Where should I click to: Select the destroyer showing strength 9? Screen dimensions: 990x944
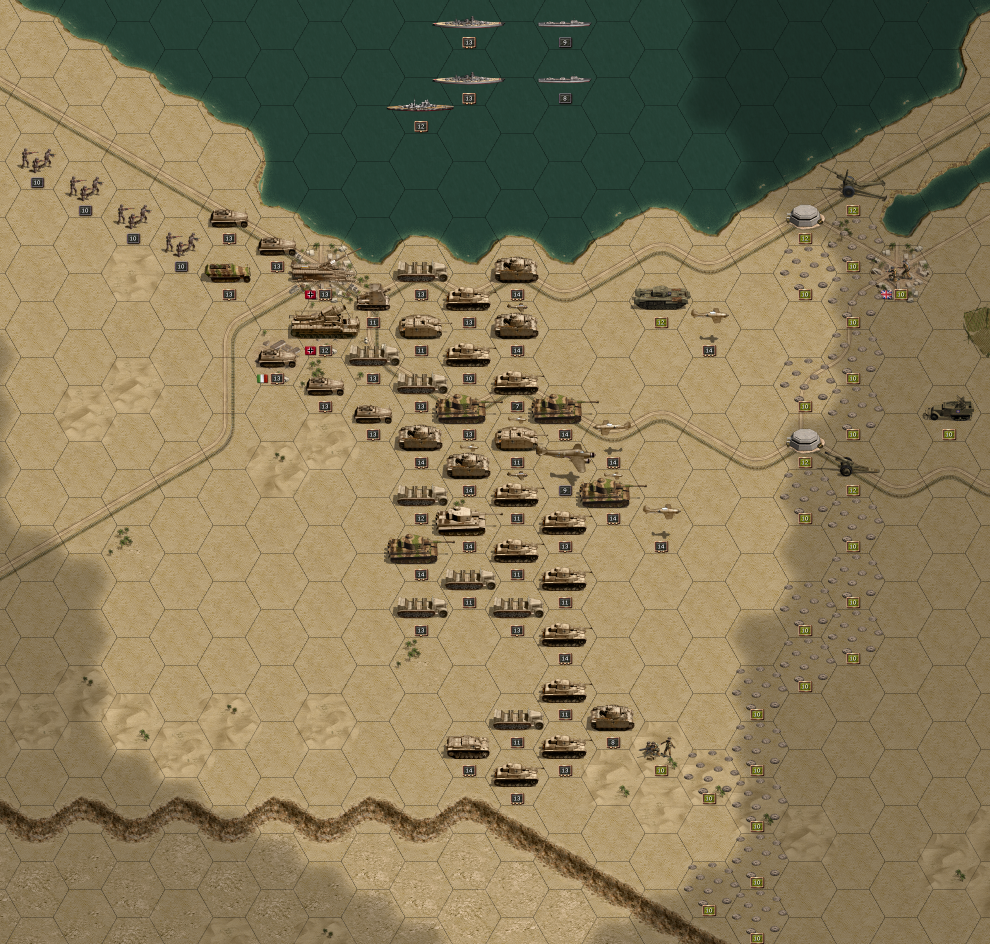tap(564, 23)
